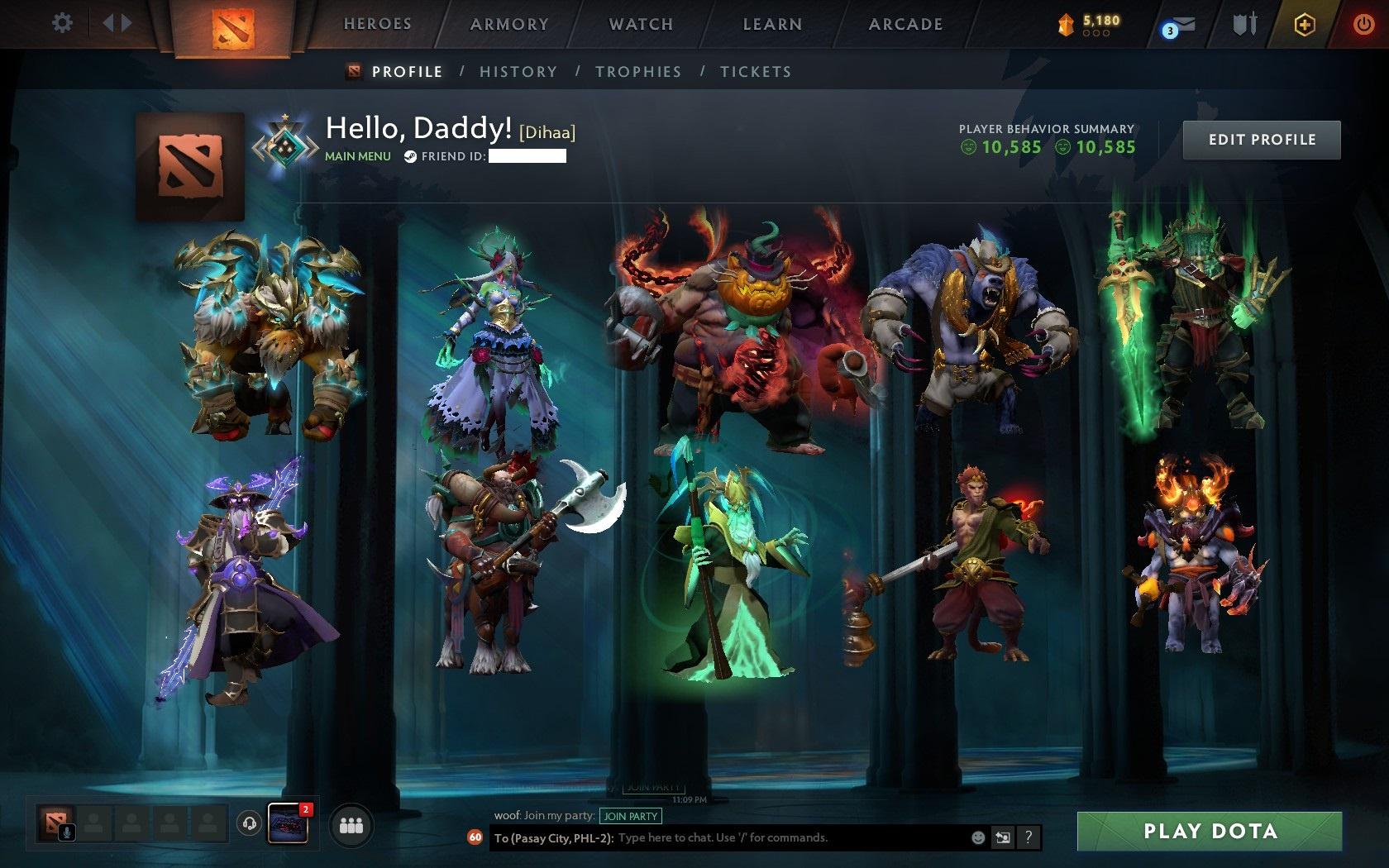
Task: Expand the shard counter circles dropdown
Action: tap(1096, 32)
